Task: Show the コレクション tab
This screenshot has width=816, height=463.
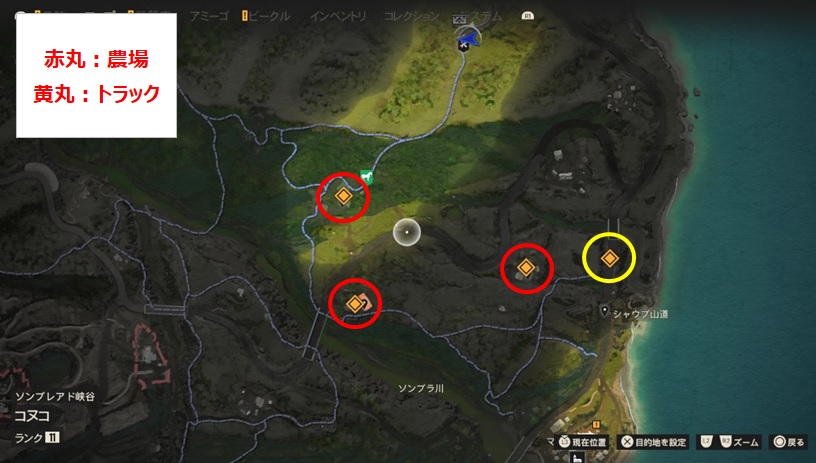Action: pyautogui.click(x=412, y=18)
